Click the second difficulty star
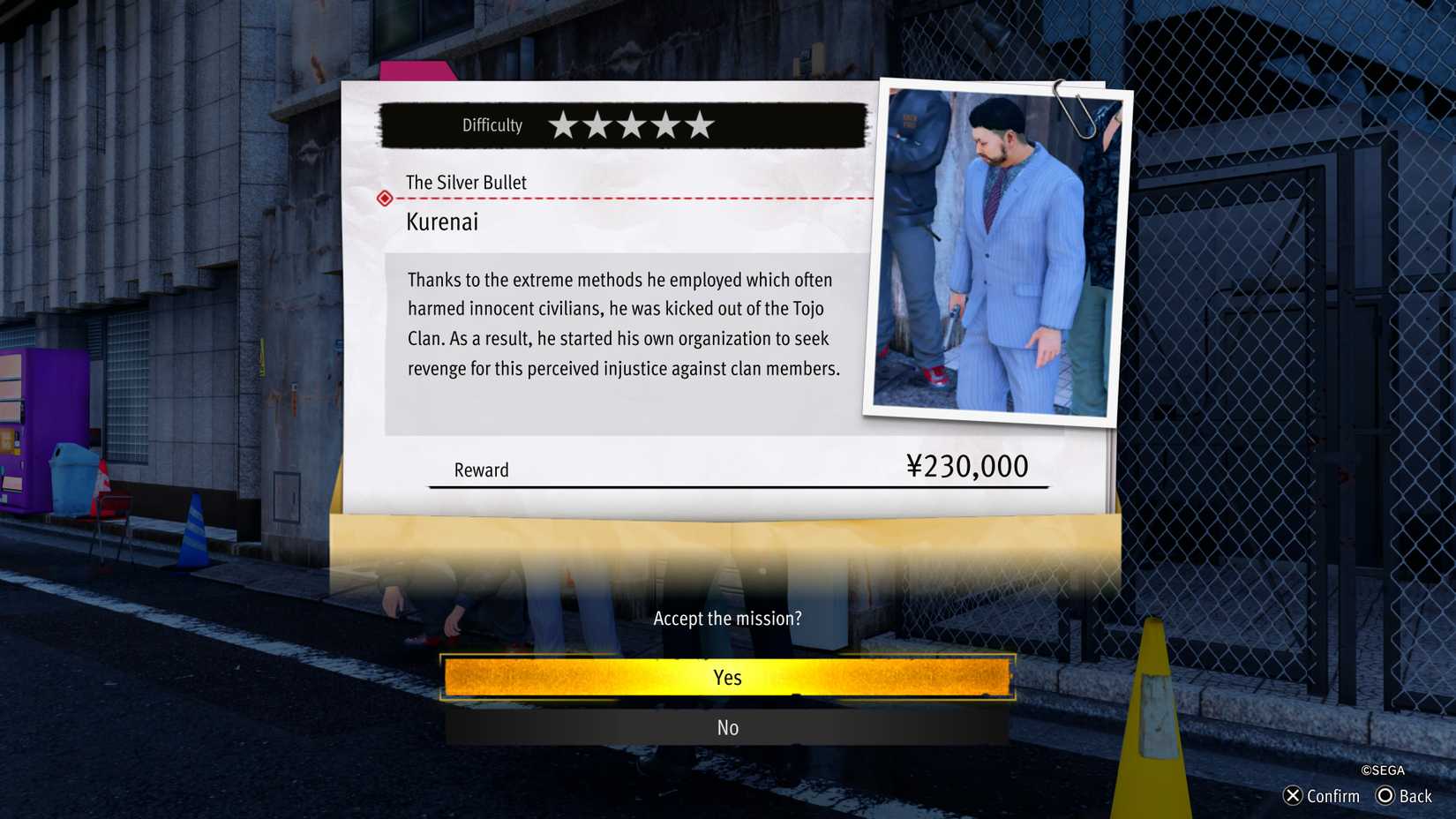 (597, 124)
